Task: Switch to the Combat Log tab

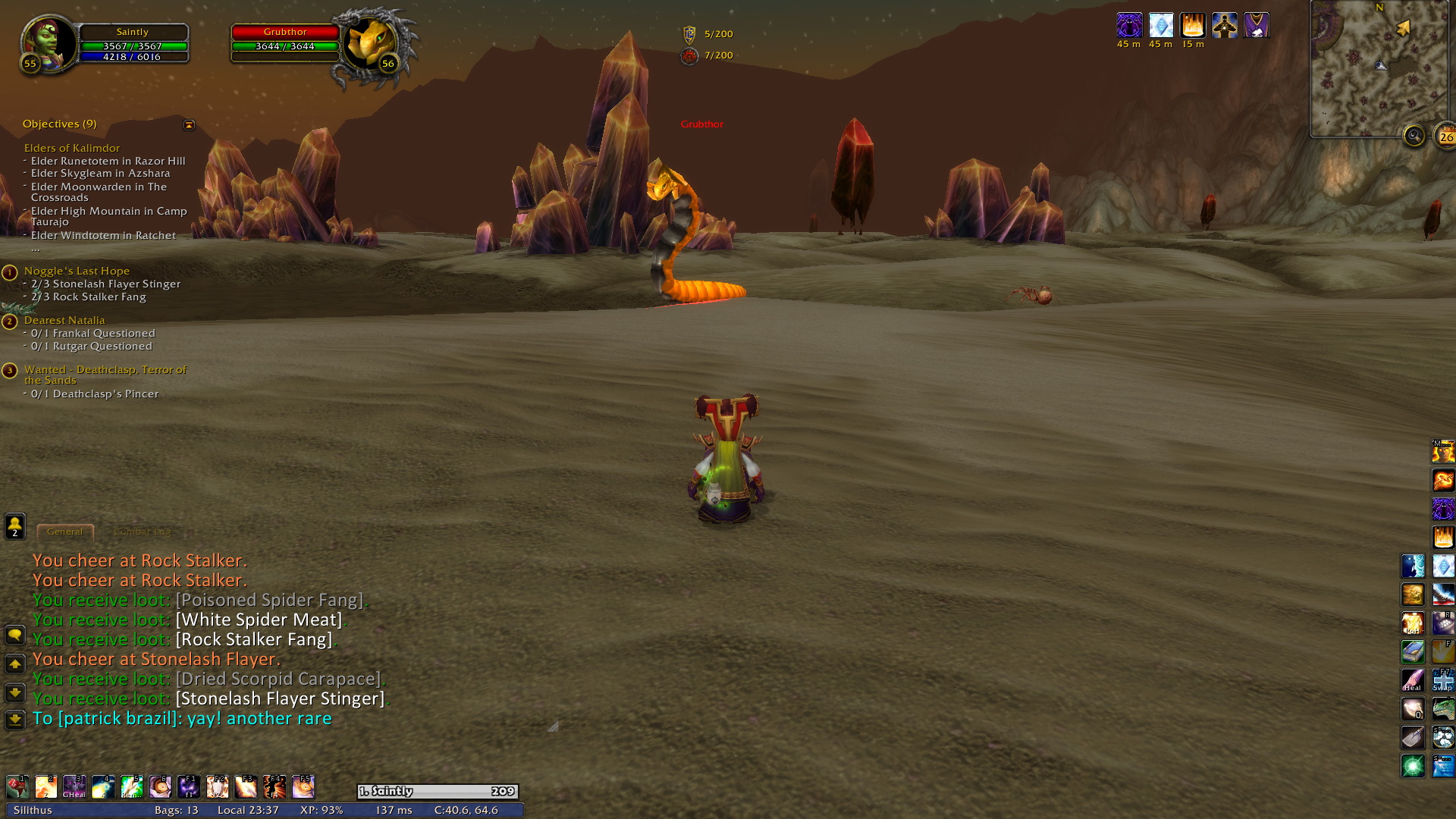Action: [x=142, y=532]
